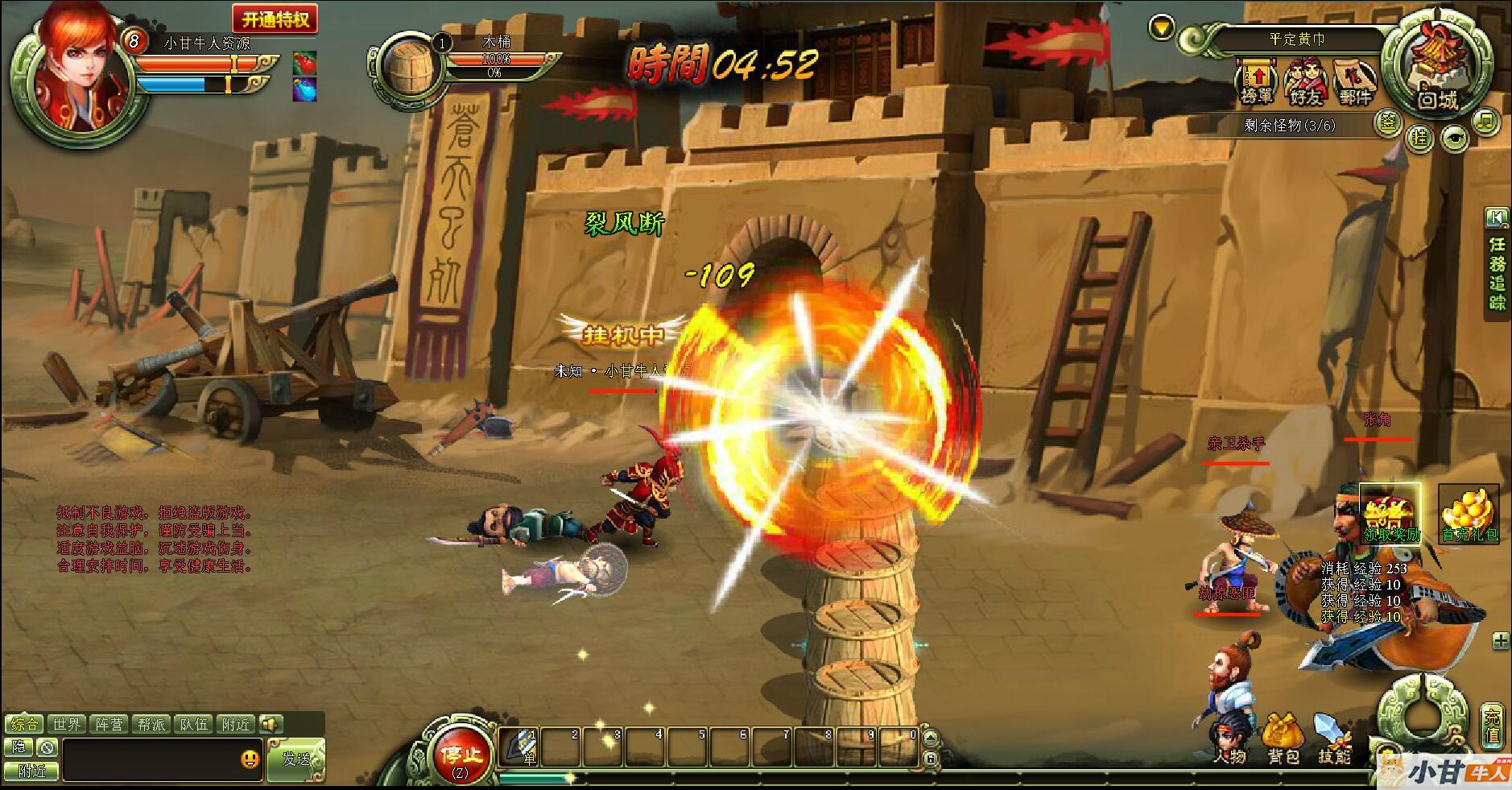Click the 开通特权 privilege button
The height and width of the screenshot is (790, 1512).
point(275,19)
